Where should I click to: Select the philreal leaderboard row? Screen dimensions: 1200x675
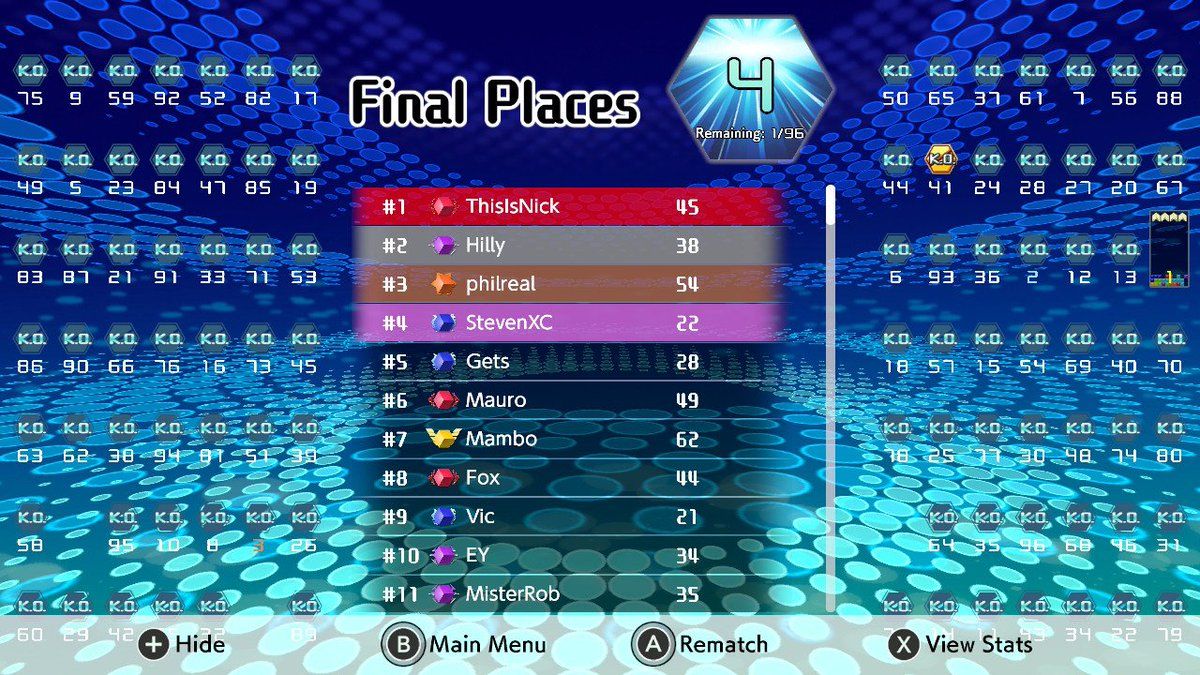[568, 285]
